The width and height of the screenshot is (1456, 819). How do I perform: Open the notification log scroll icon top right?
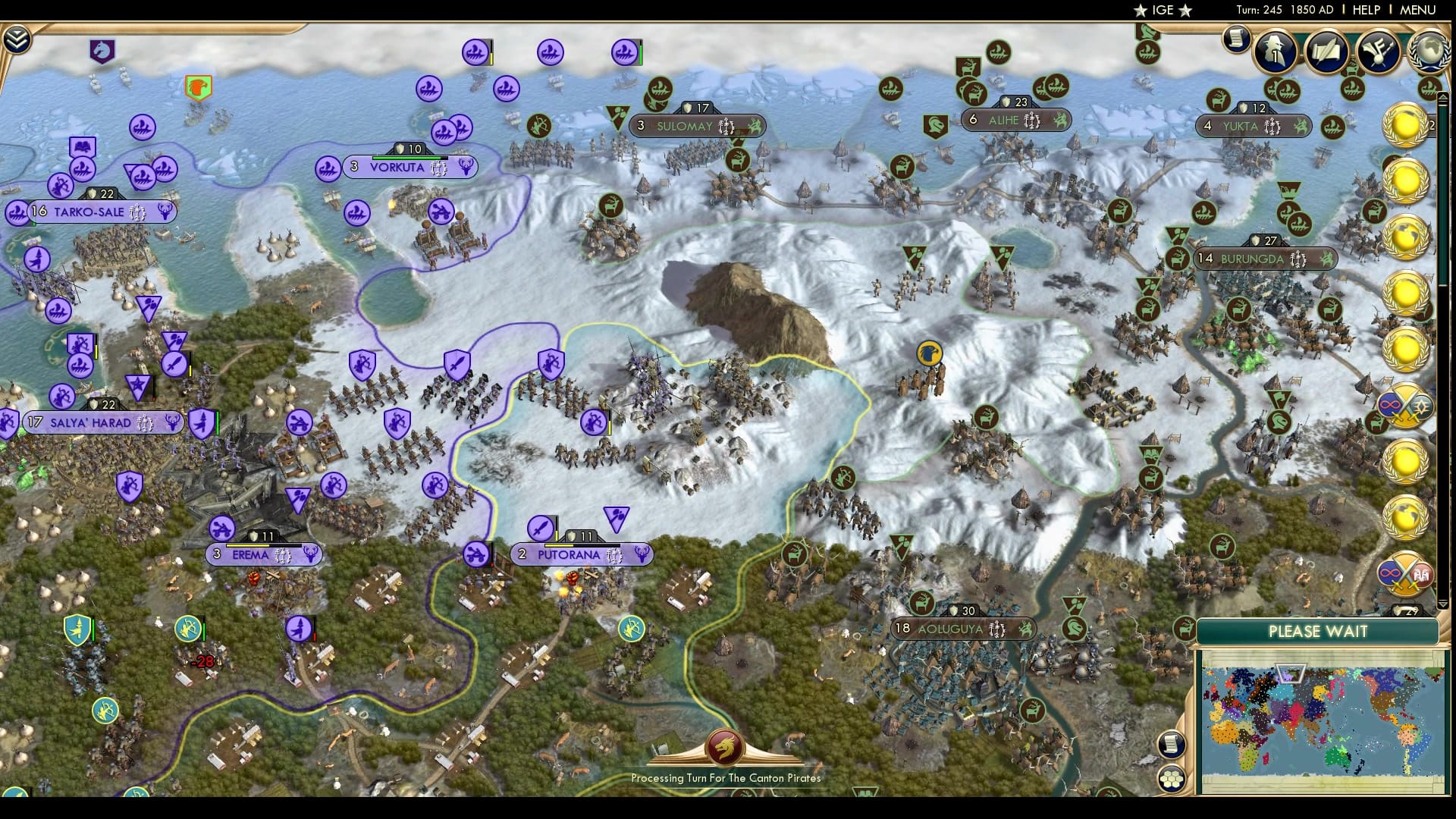click(x=1236, y=39)
